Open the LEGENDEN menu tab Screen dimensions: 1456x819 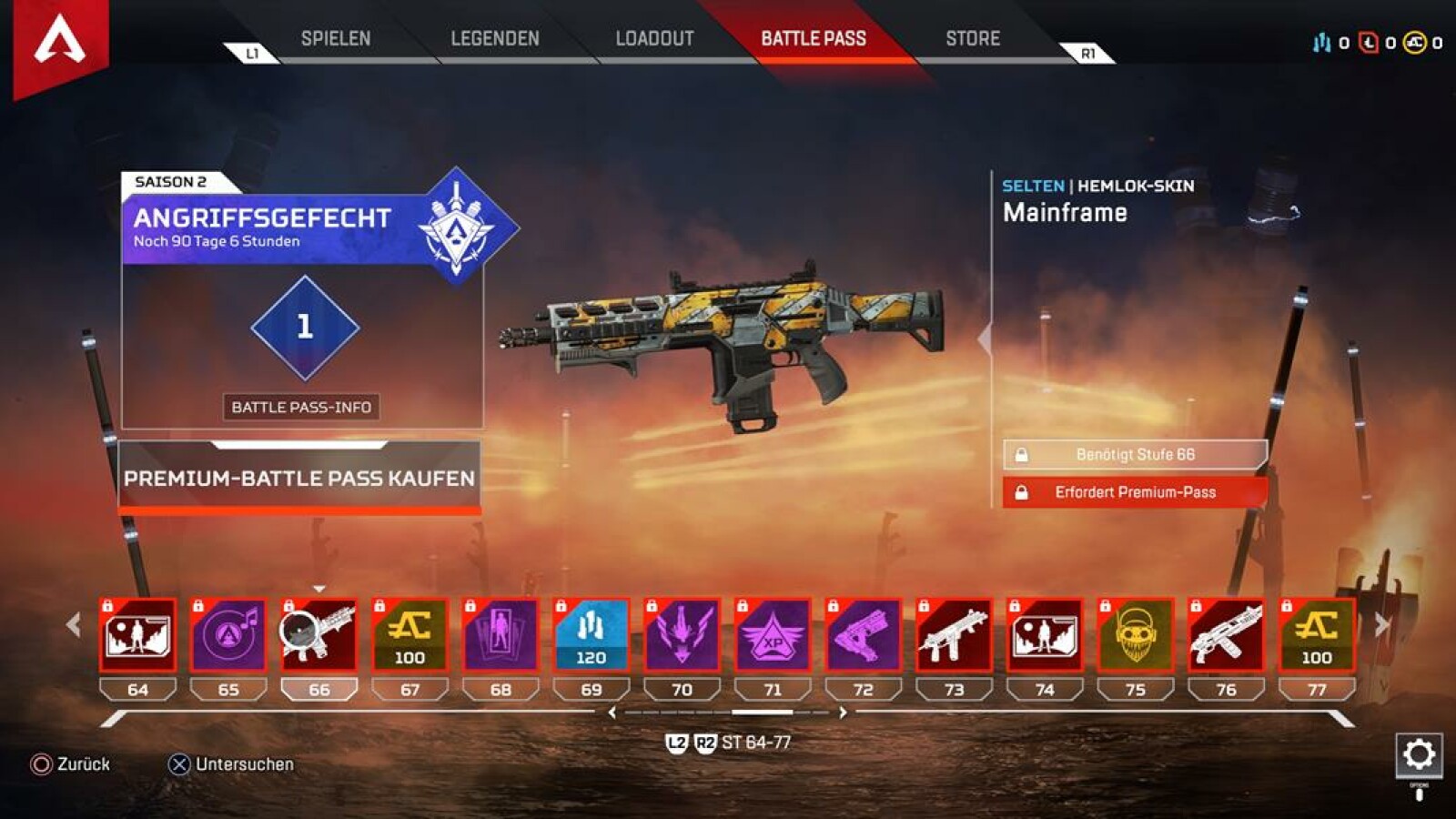[494, 38]
